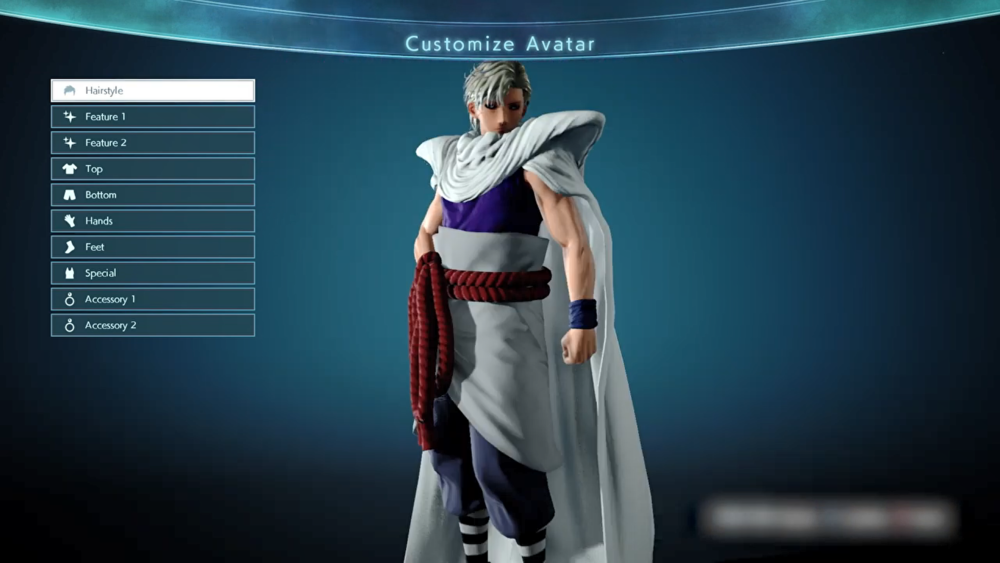Open the Special outfit category

click(x=153, y=273)
